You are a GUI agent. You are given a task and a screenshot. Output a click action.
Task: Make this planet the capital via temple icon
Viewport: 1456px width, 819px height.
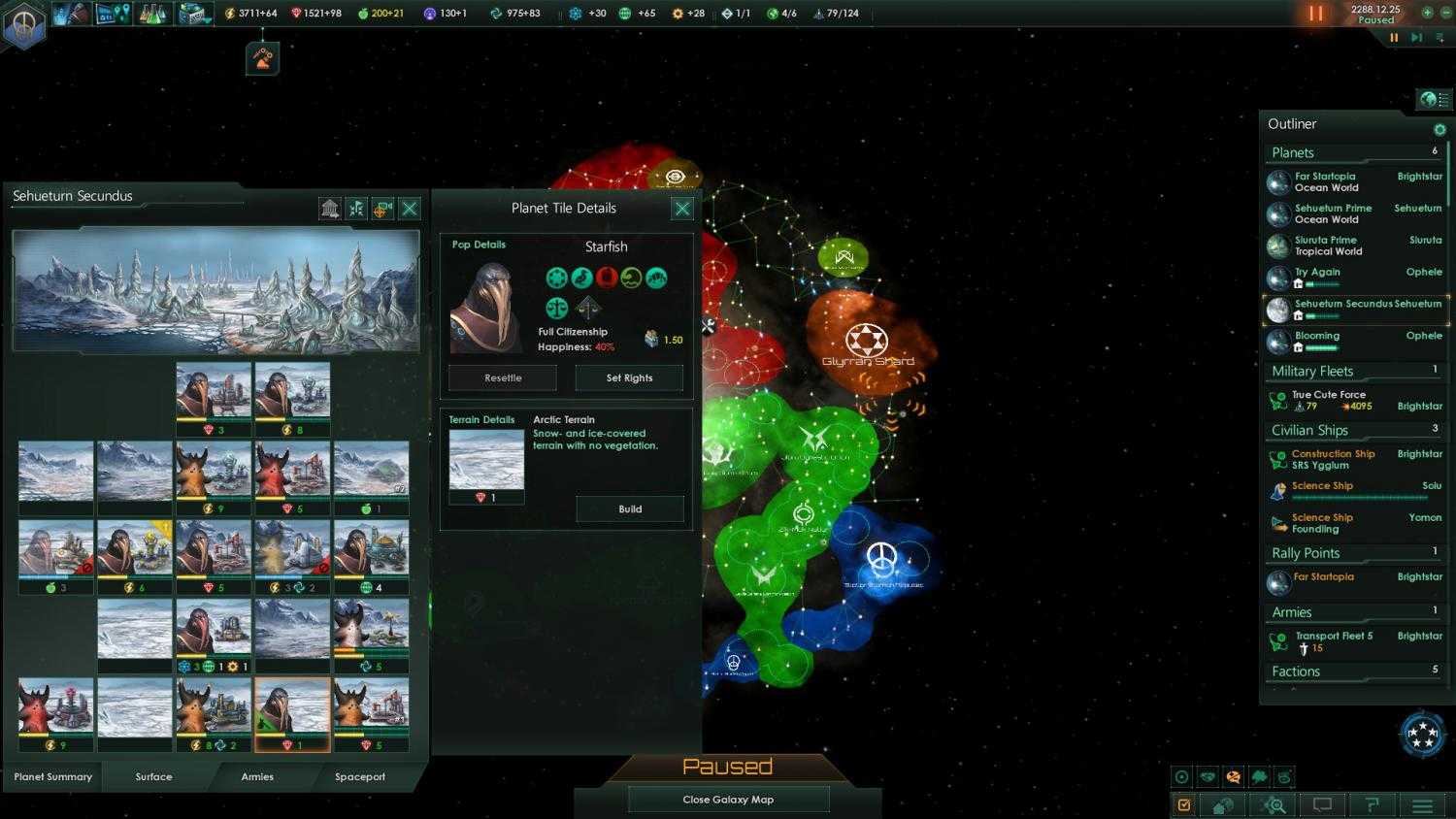330,208
